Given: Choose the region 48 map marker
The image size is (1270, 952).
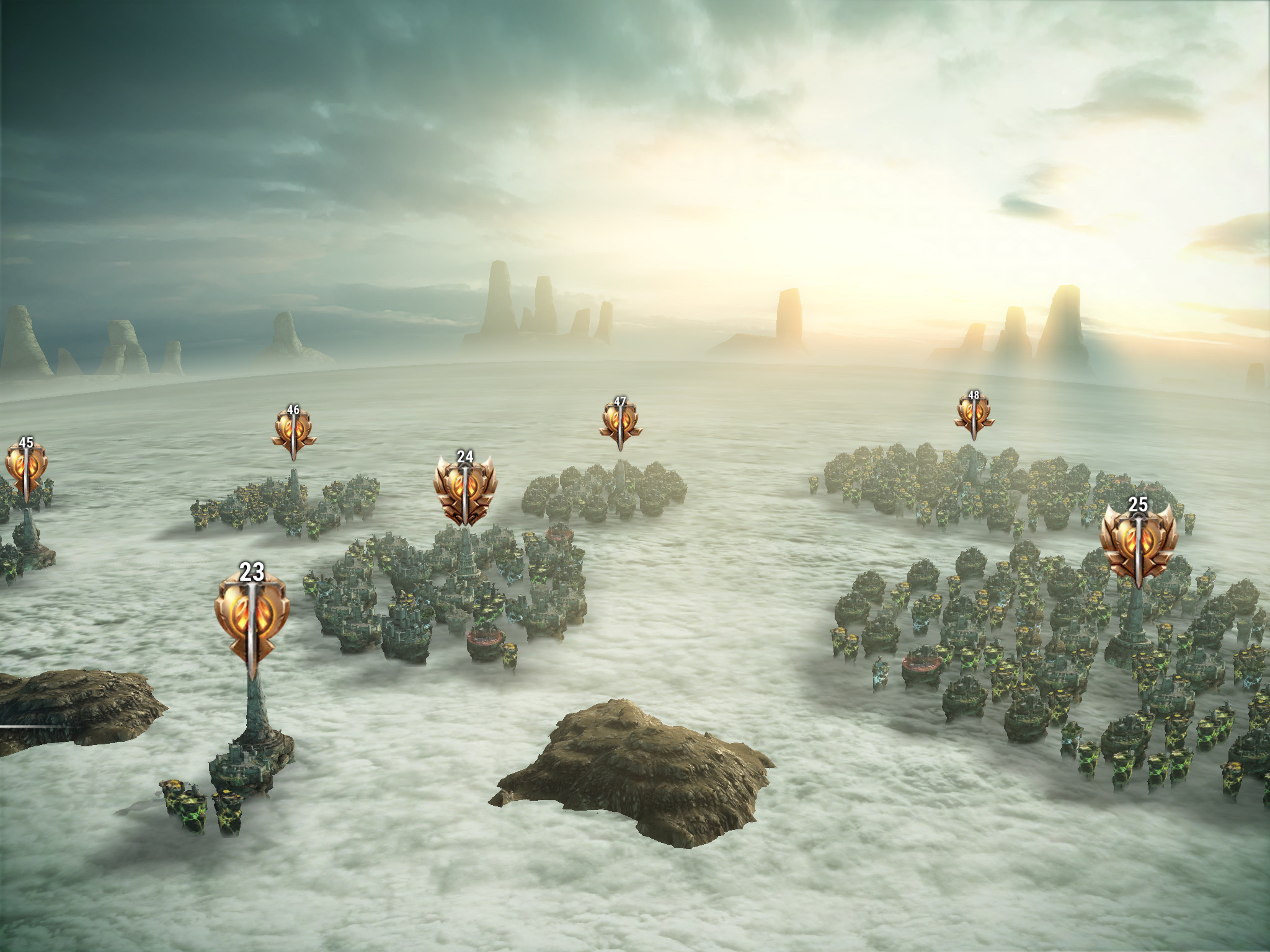Looking at the screenshot, I should (974, 413).
